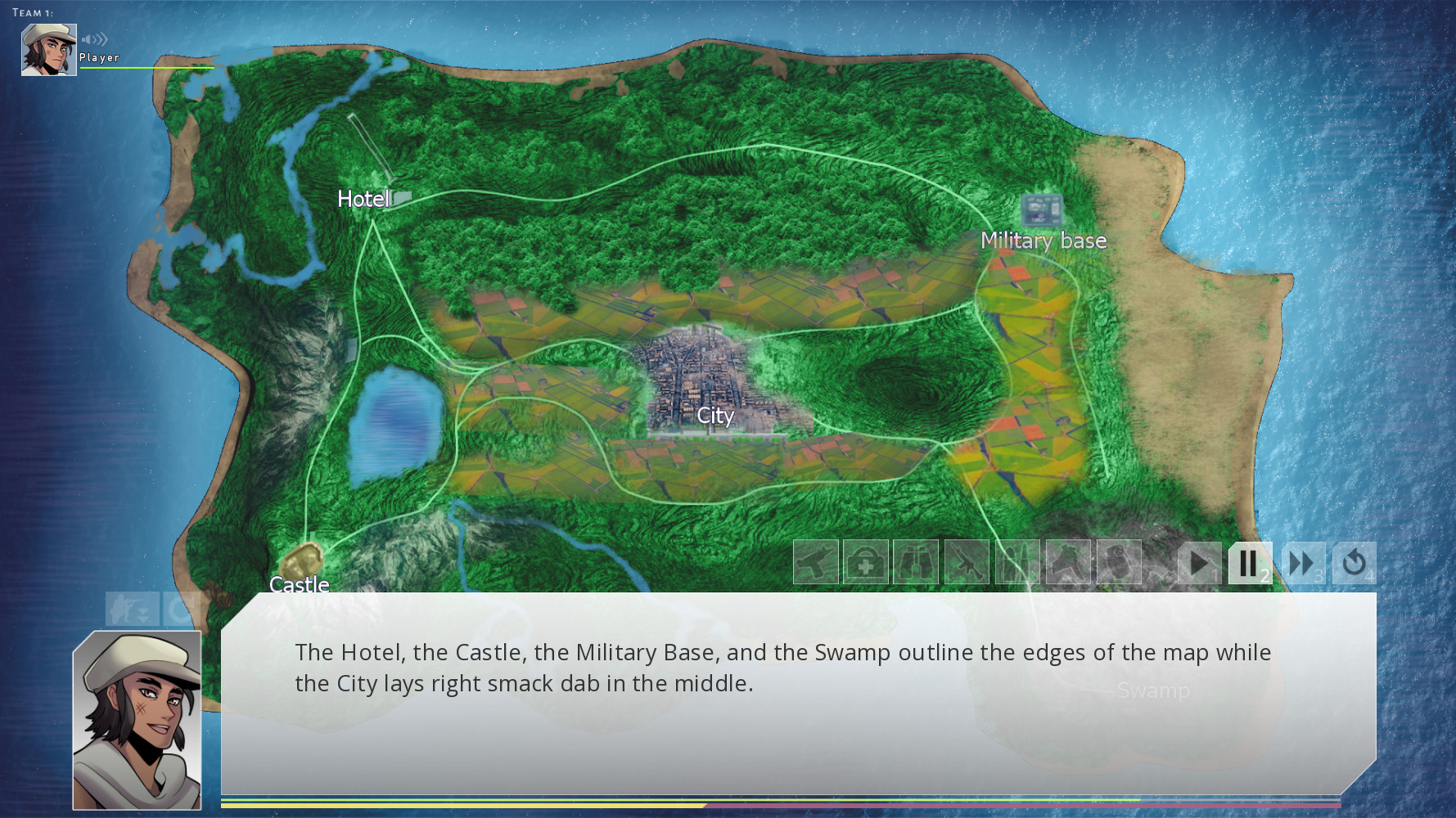Select the pistol weapon icon
Screen dimensions: 1456x818
click(x=817, y=563)
